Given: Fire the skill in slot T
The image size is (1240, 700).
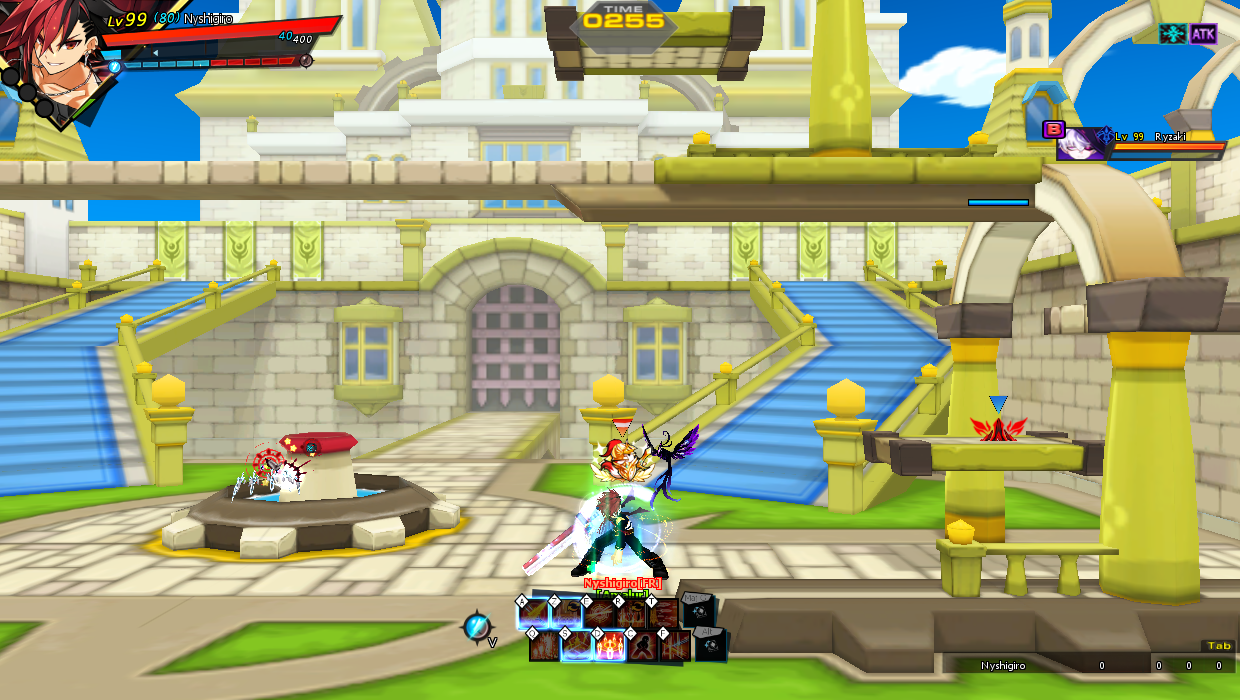Looking at the screenshot, I should point(663,613).
